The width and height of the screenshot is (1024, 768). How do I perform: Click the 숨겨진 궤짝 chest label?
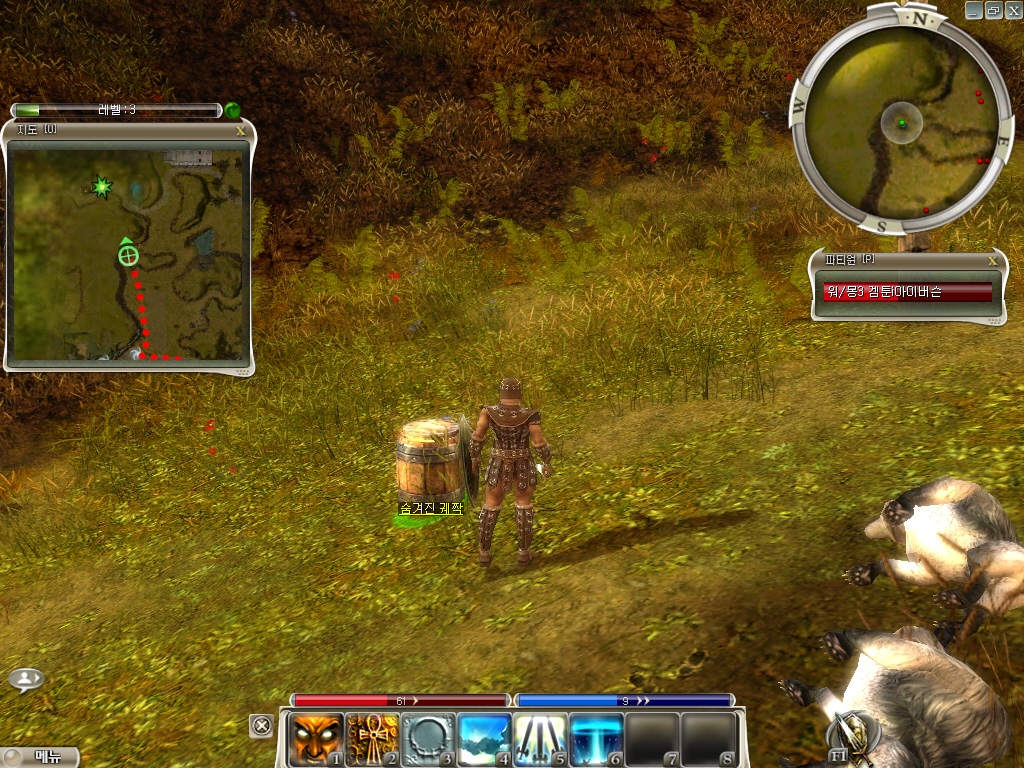(x=431, y=508)
